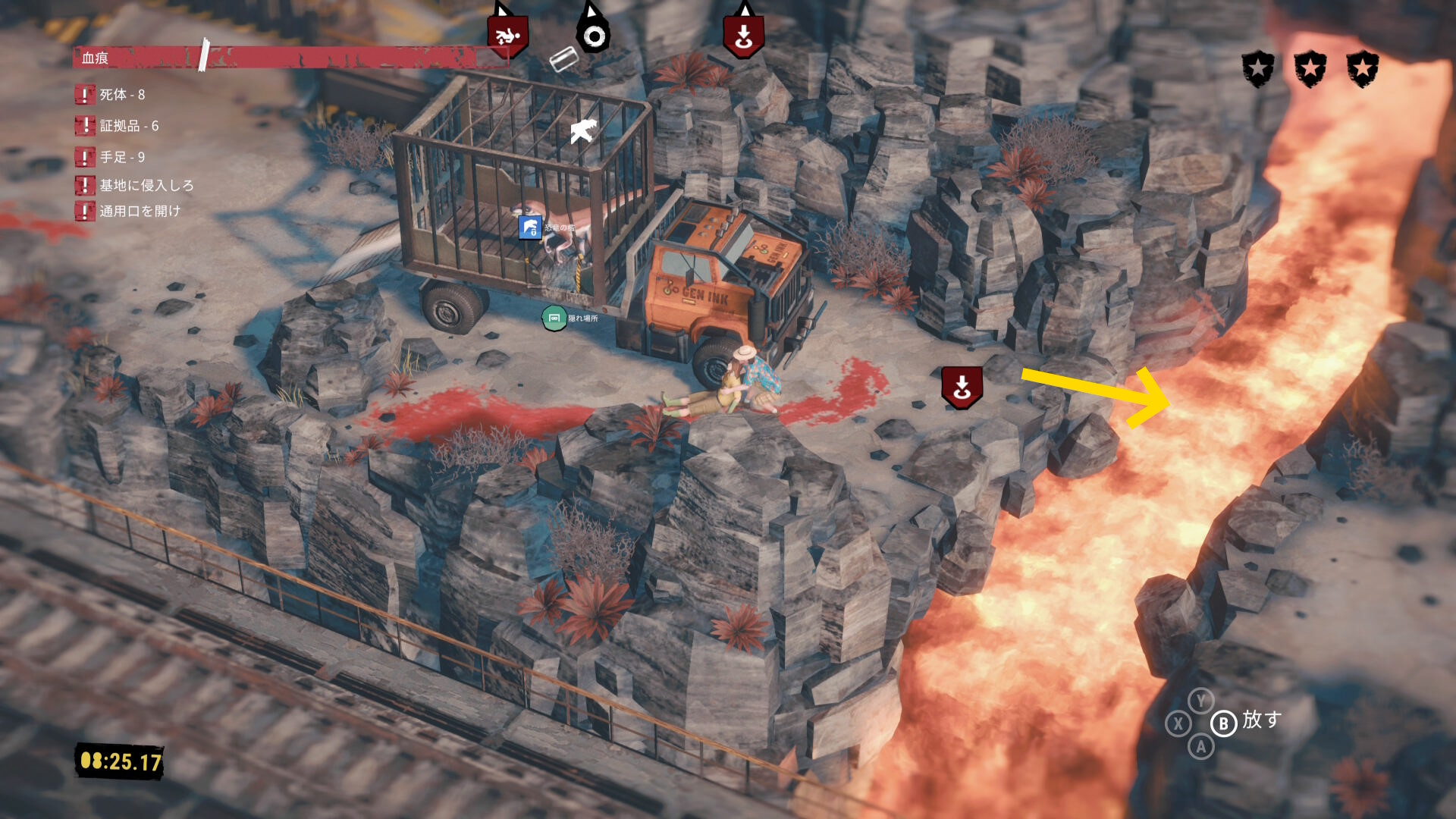1456x819 pixels.
Task: Click the white dinosaur icon above the cage
Action: [x=583, y=131]
